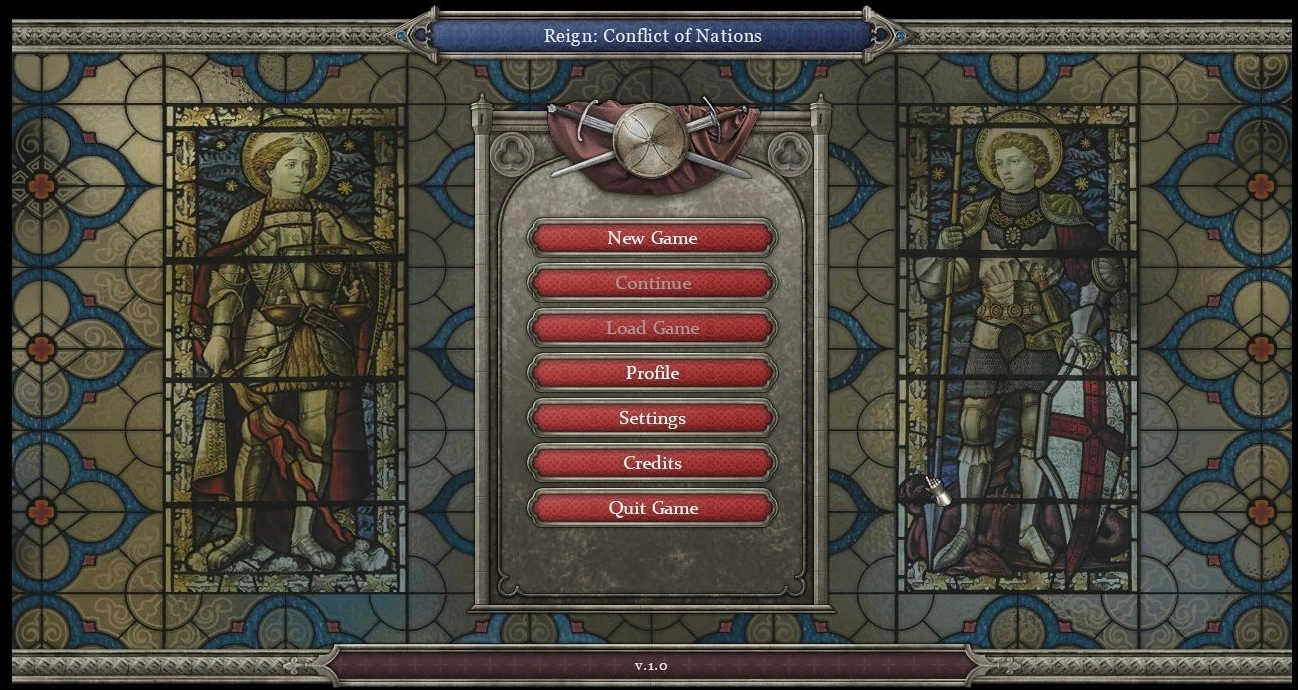The height and width of the screenshot is (690, 1298).
Task: Show the Credits
Action: [652, 463]
